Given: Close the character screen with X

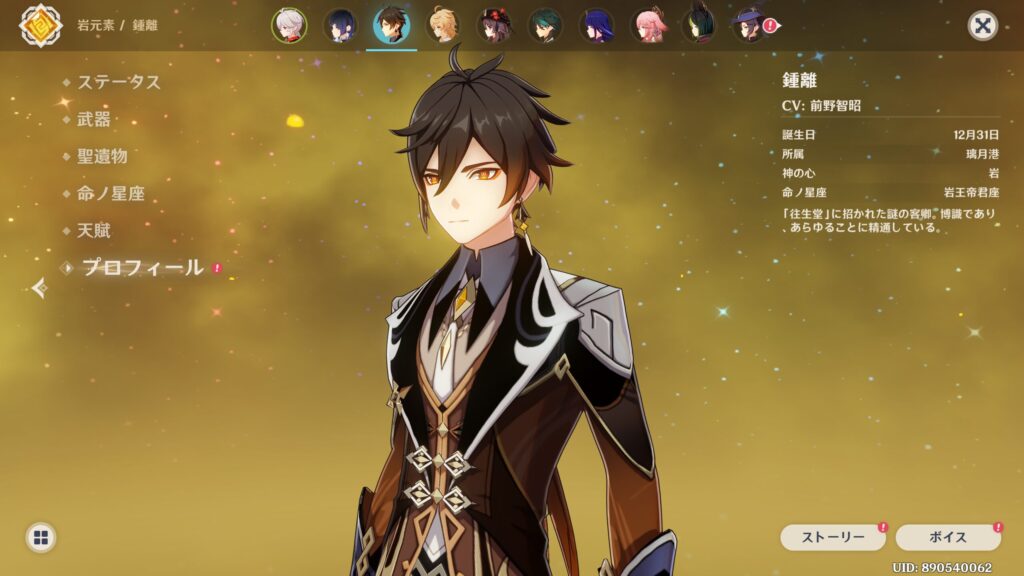Looking at the screenshot, I should pyautogui.click(x=983, y=26).
